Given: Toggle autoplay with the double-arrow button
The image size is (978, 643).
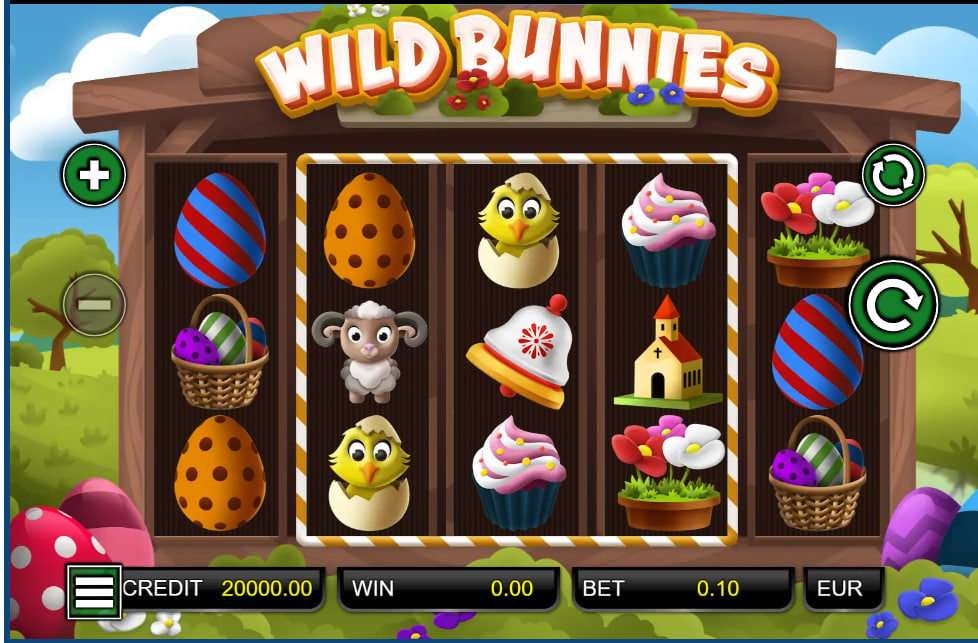Looking at the screenshot, I should [x=893, y=176].
